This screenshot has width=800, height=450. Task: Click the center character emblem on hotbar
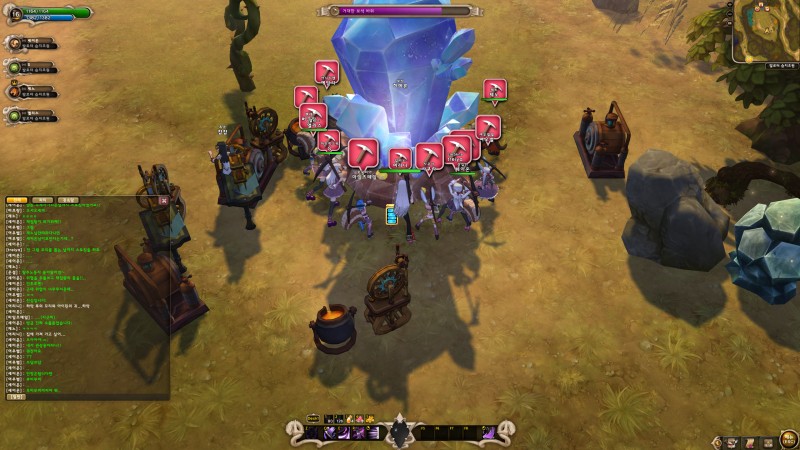click(x=400, y=432)
